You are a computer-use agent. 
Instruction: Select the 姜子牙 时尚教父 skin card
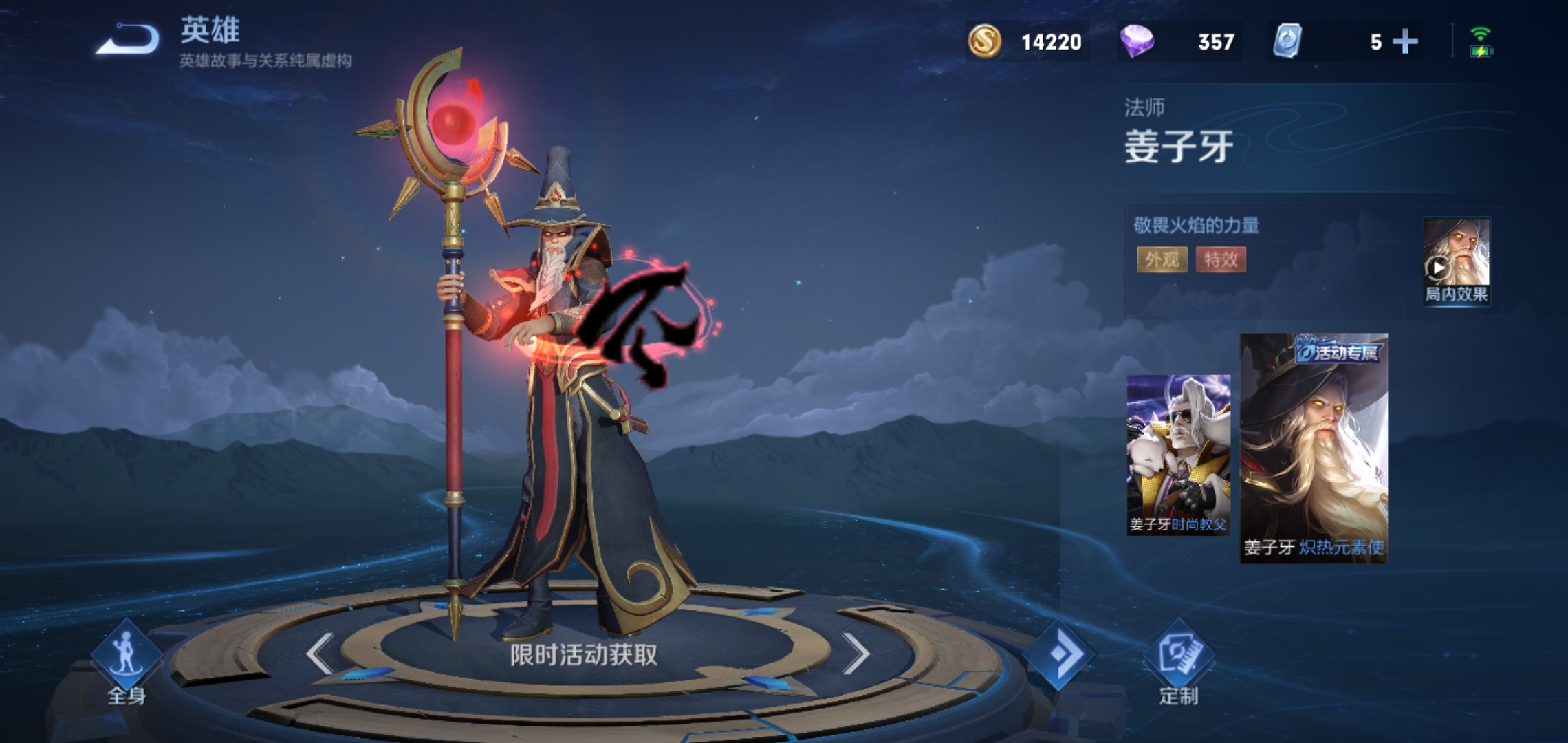click(1178, 455)
